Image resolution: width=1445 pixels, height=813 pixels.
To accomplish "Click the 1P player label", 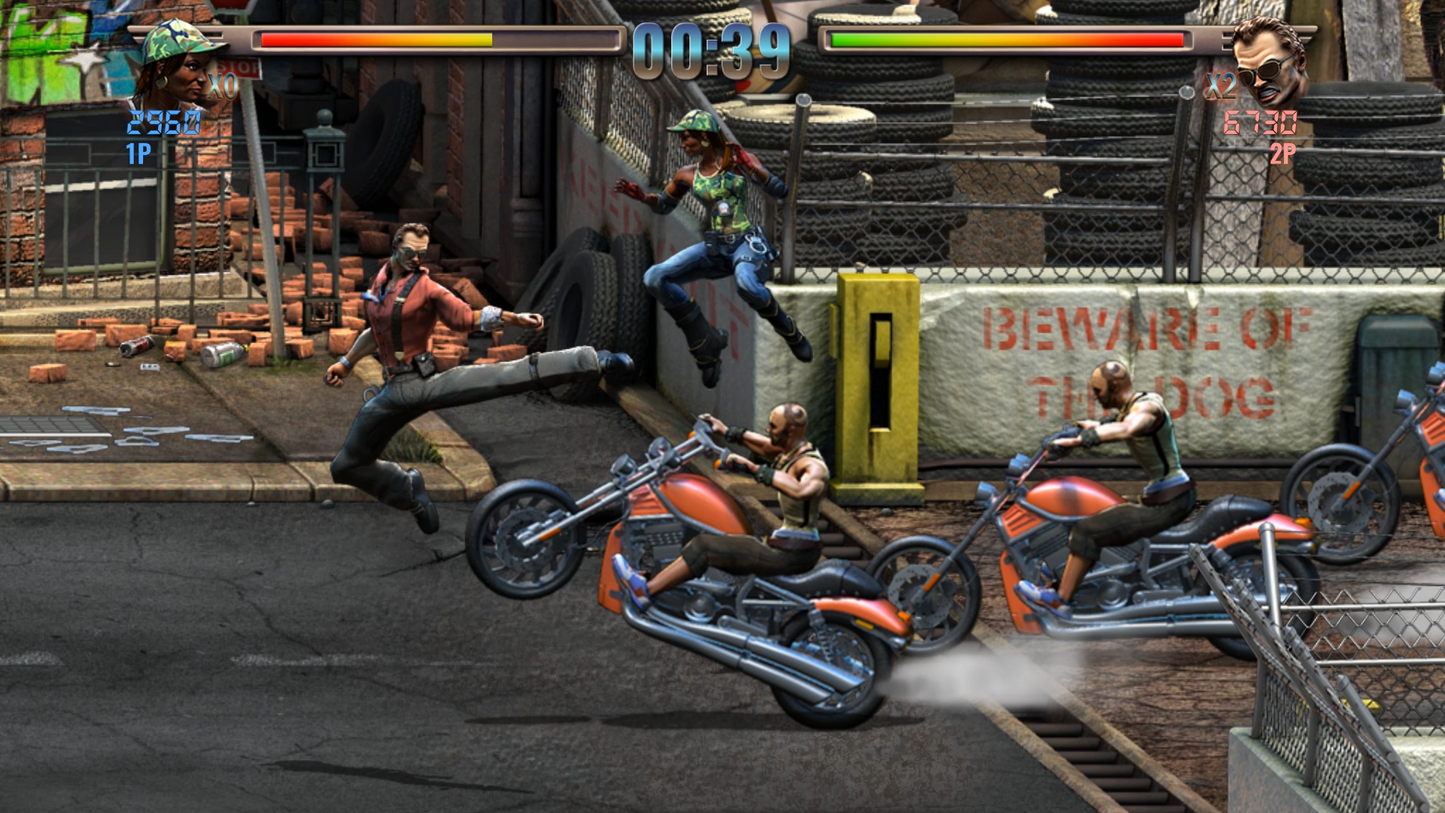I will point(139,155).
